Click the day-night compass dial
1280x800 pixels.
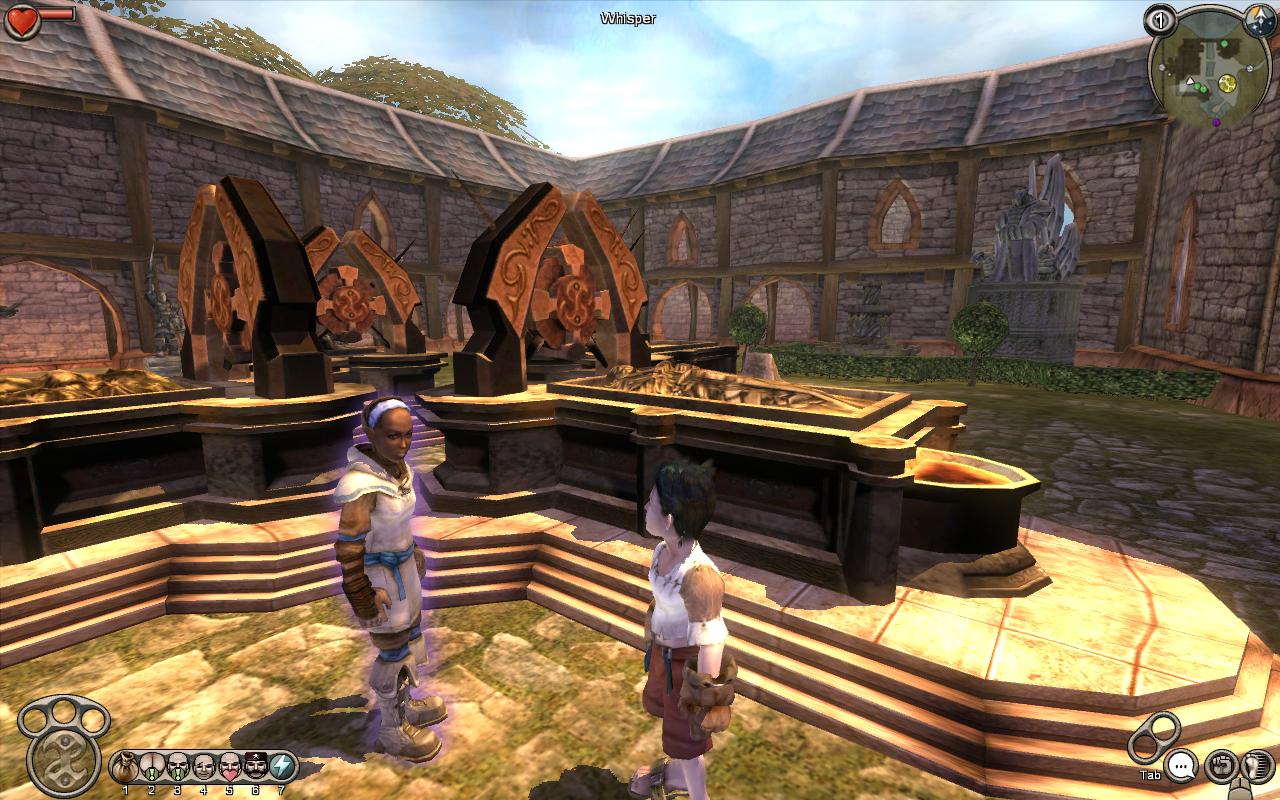pyautogui.click(x=1260, y=18)
